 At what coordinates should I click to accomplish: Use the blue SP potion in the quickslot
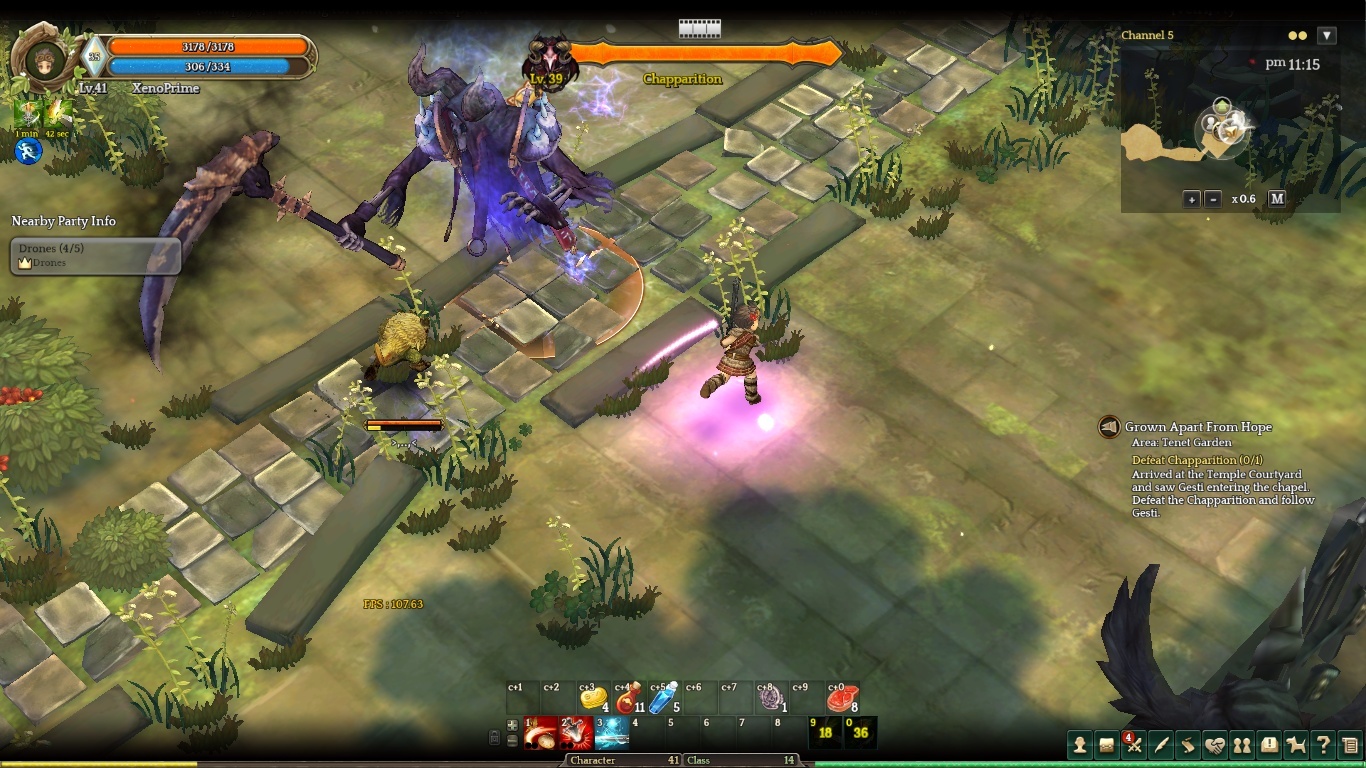pyautogui.click(x=663, y=698)
